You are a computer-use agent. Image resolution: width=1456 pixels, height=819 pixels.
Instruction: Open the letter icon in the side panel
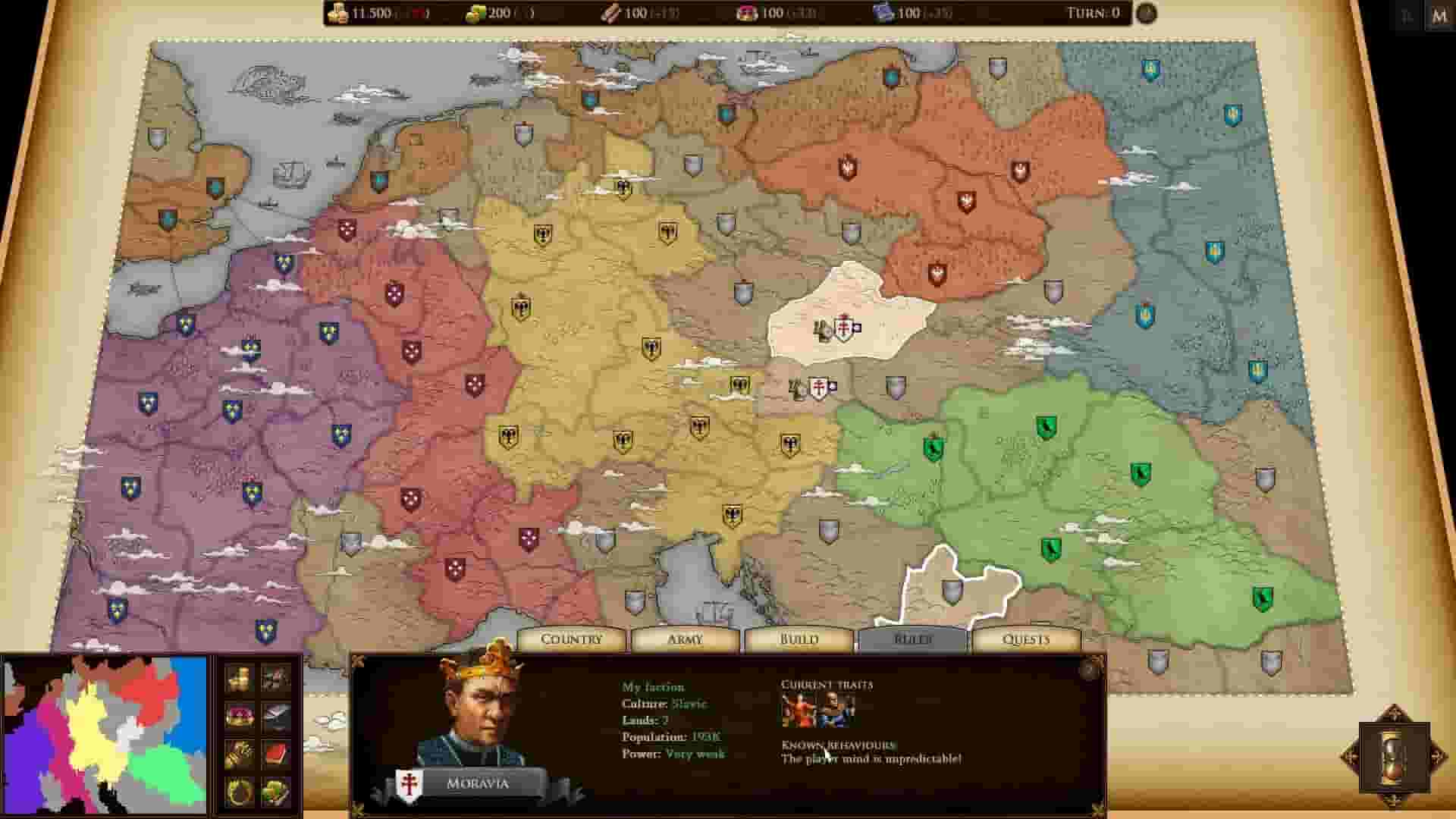click(275, 717)
